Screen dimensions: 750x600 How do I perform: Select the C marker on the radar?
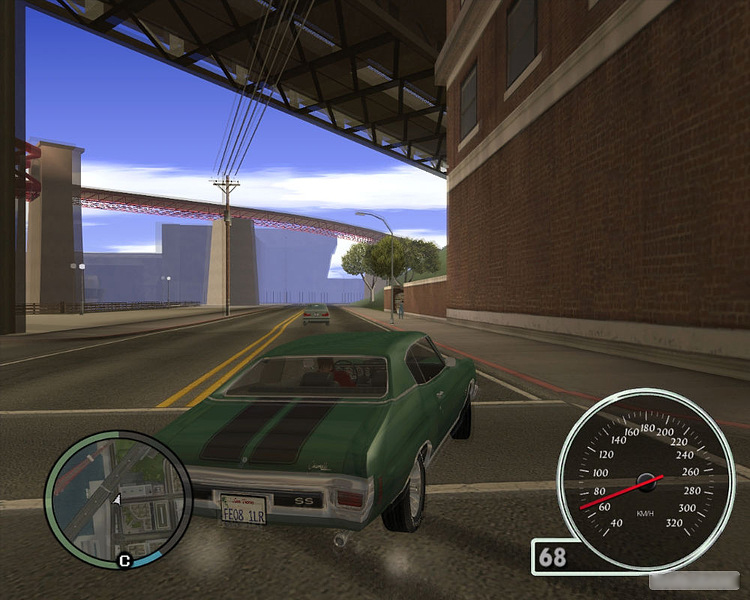point(125,561)
